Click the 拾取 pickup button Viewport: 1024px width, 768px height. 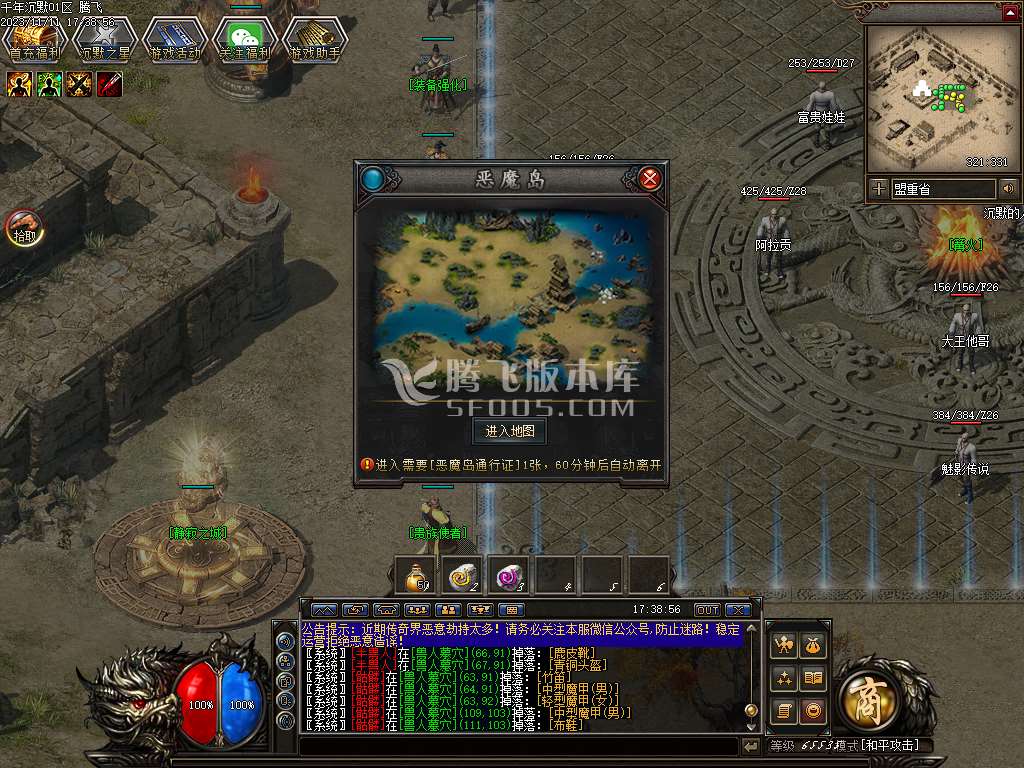[22, 228]
